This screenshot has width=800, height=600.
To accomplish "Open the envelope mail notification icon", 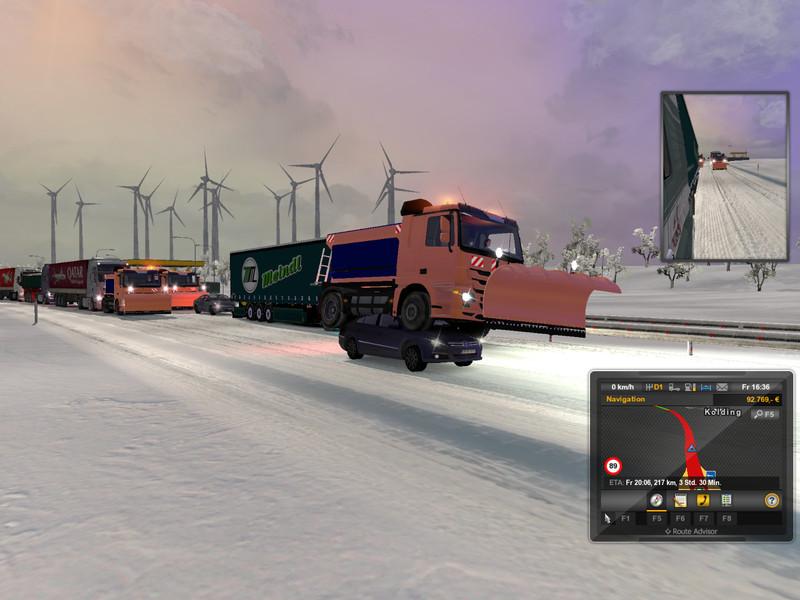I will [x=722, y=386].
